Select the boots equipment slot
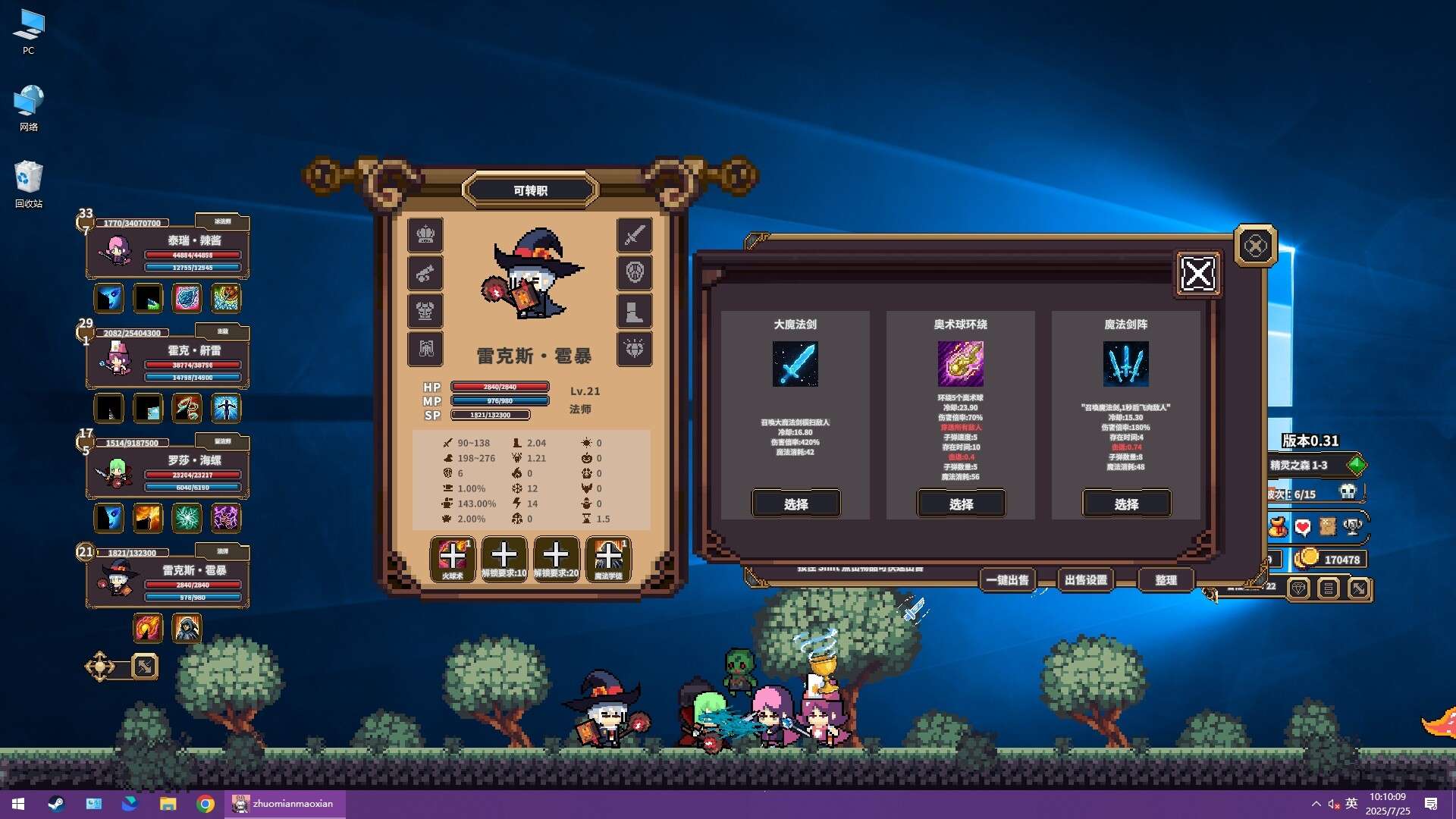 (634, 310)
